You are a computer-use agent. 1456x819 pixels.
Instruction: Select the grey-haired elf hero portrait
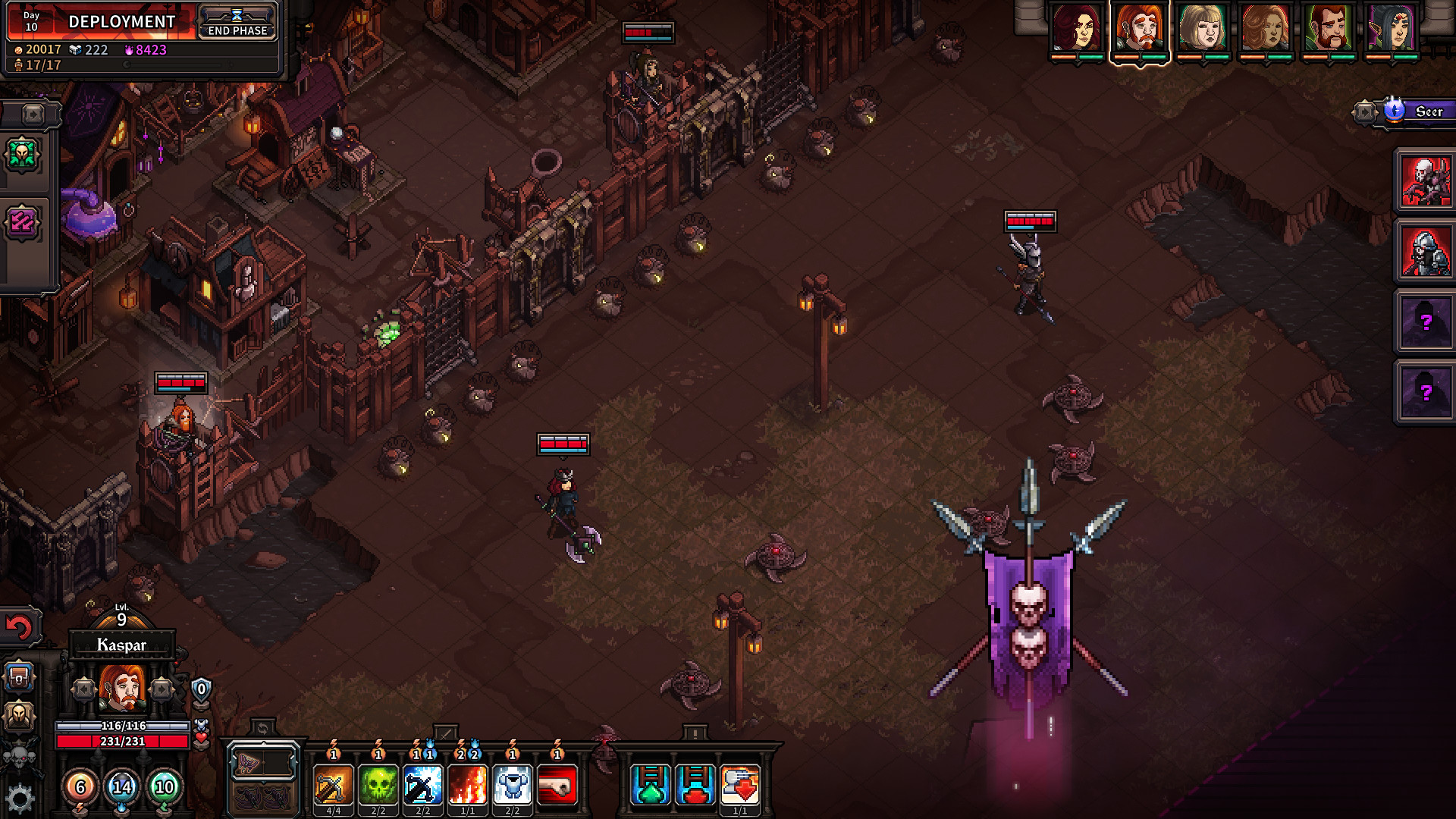(1391, 29)
